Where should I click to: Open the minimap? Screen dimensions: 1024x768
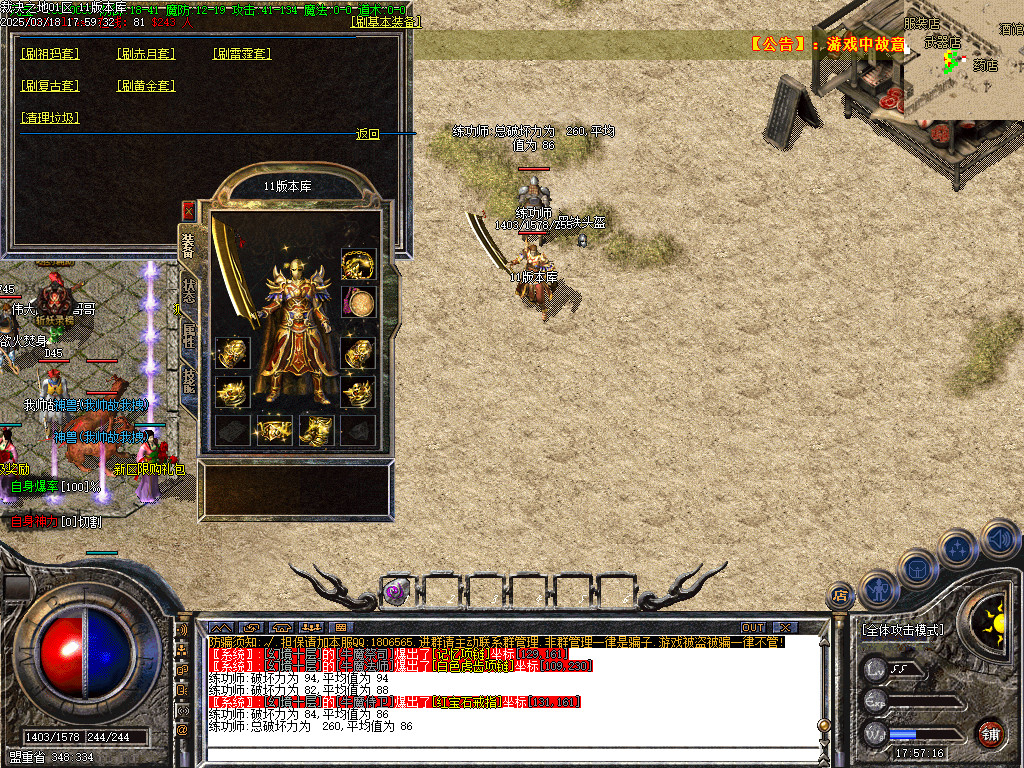tap(962, 60)
